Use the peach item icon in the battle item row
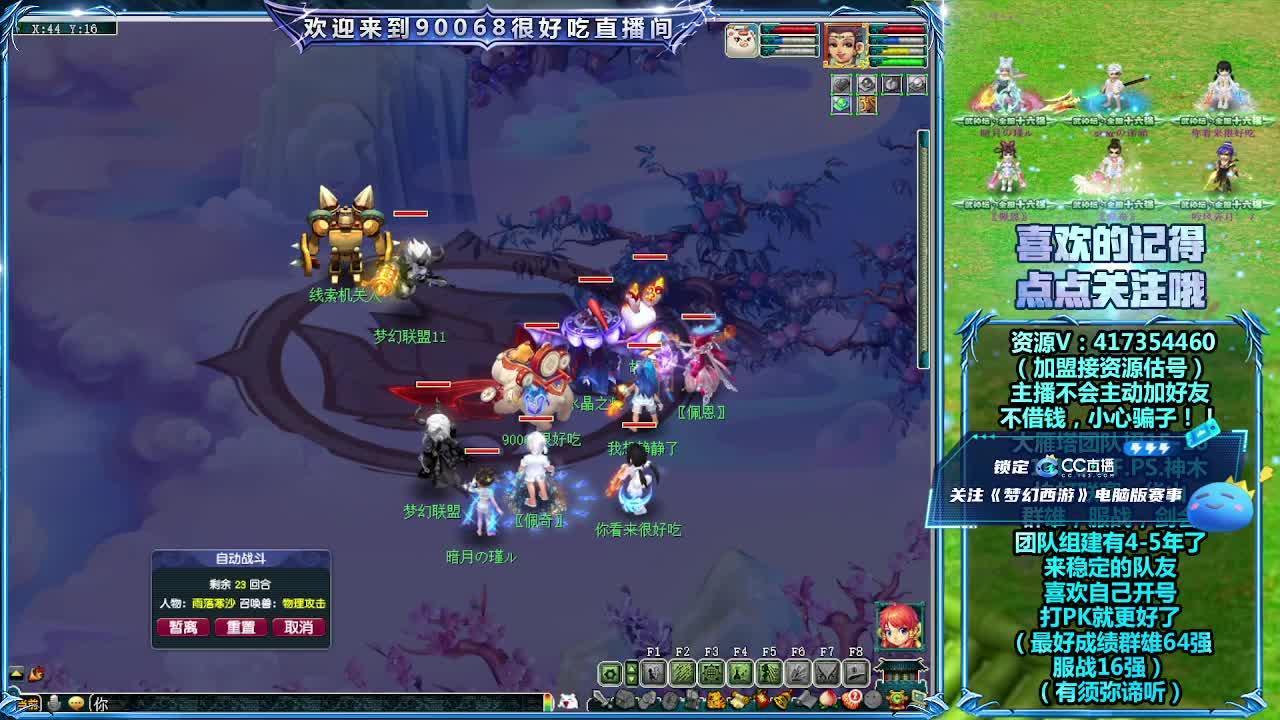Image resolution: width=1280 pixels, height=720 pixels. (828, 700)
